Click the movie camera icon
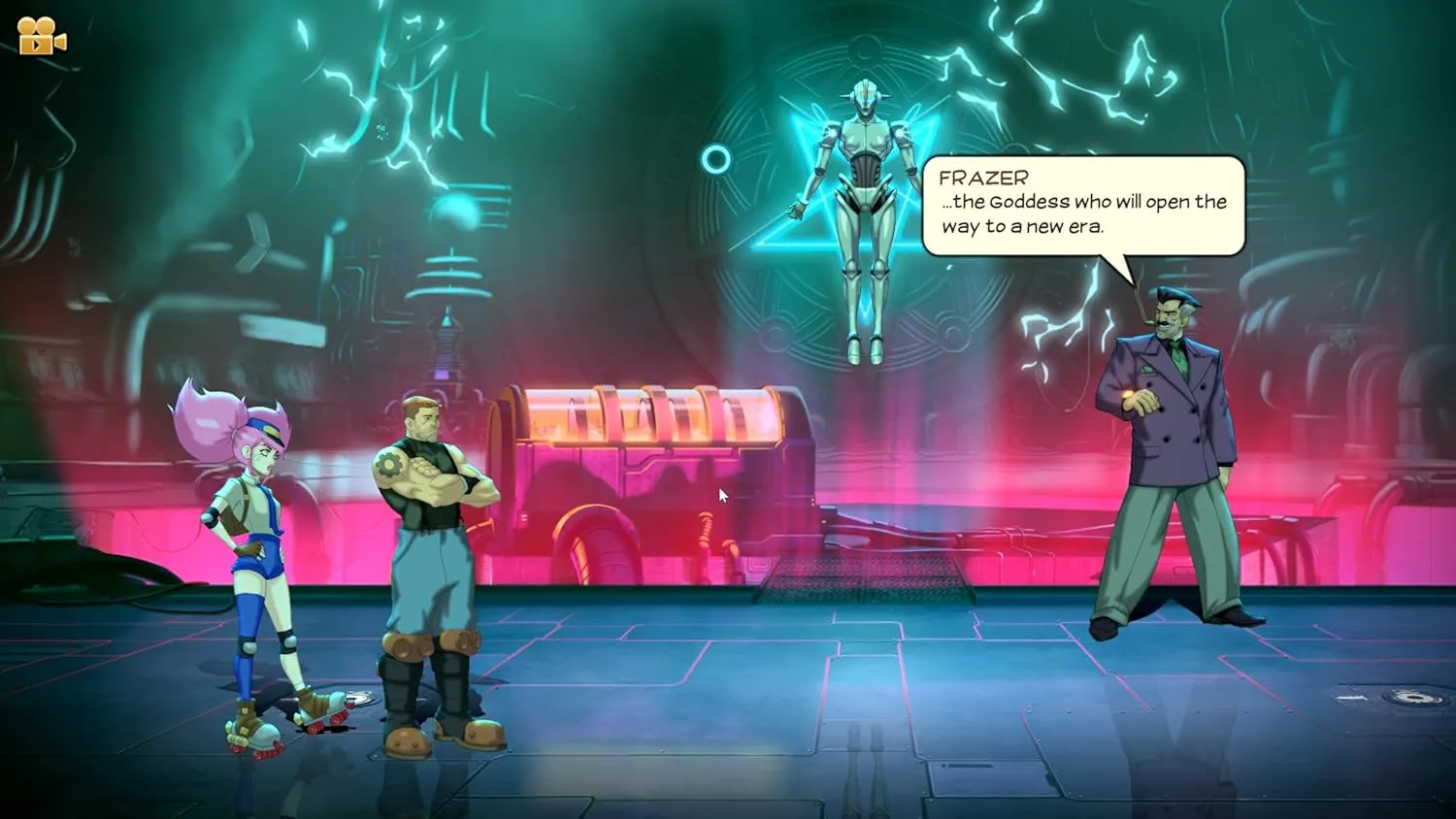Screen dimensions: 1456x819 (42, 37)
